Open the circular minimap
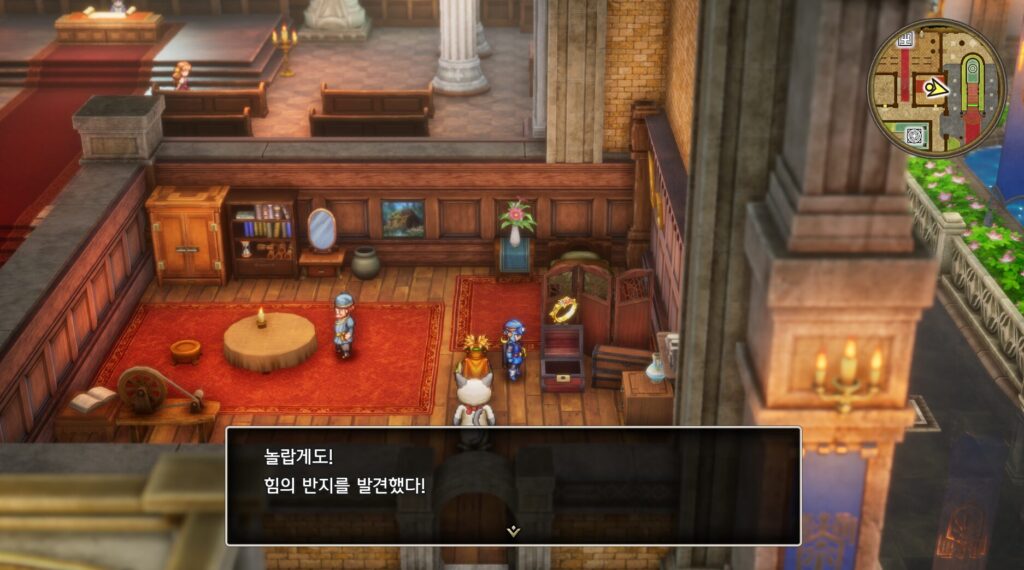This screenshot has width=1024, height=570. pos(936,88)
